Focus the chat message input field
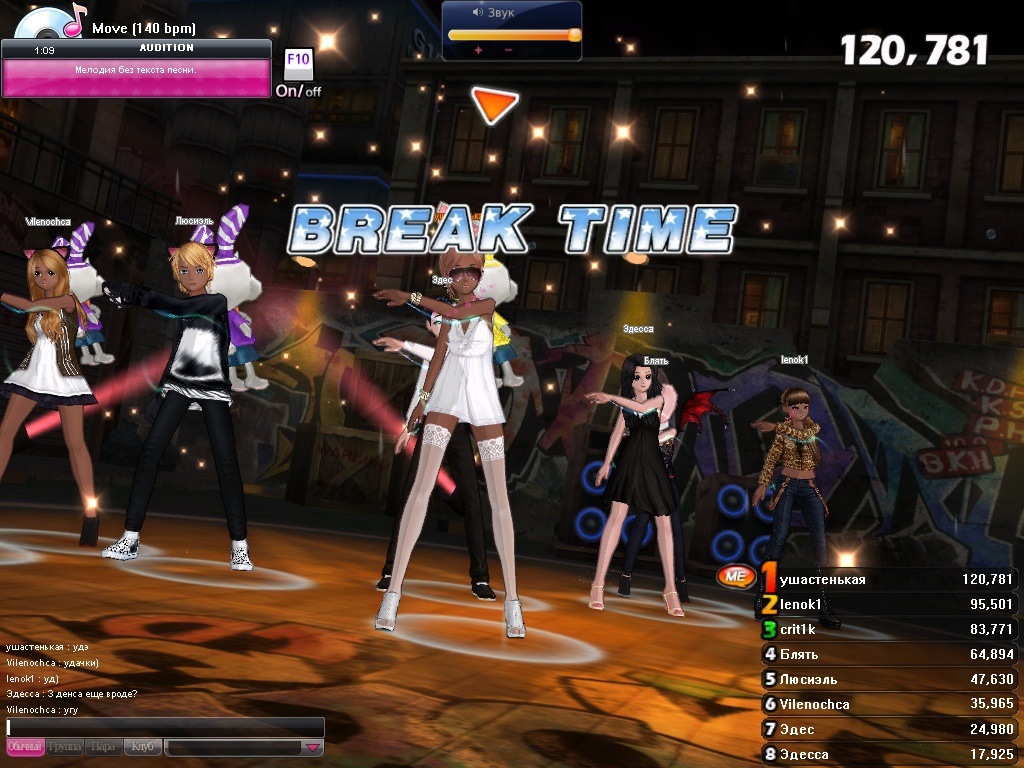This screenshot has width=1024, height=768. [x=165, y=727]
